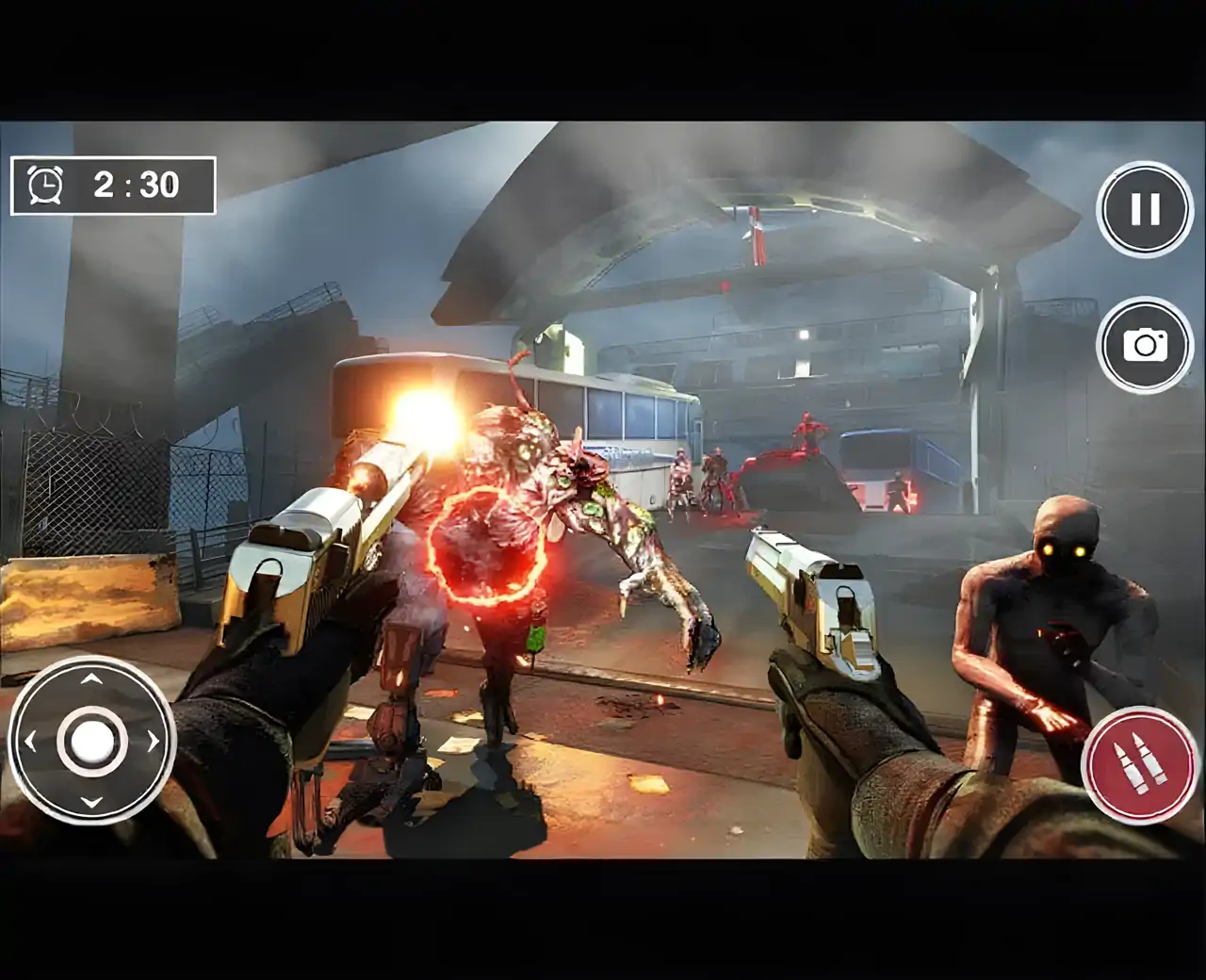Tap the virtual joystick center knob
The height and width of the screenshot is (980, 1206).
(x=91, y=741)
